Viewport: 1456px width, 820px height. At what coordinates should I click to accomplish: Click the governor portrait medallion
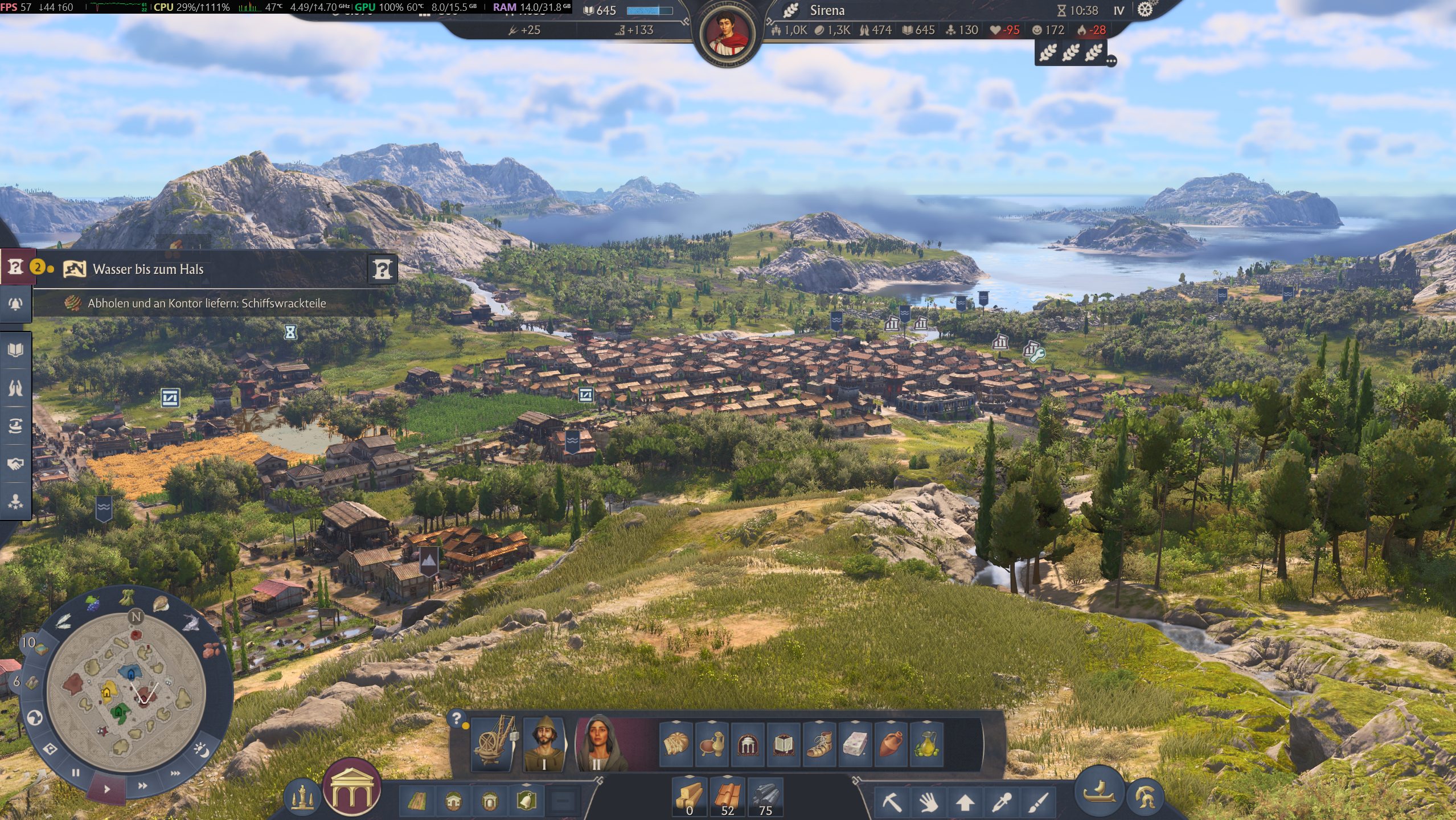point(727,33)
